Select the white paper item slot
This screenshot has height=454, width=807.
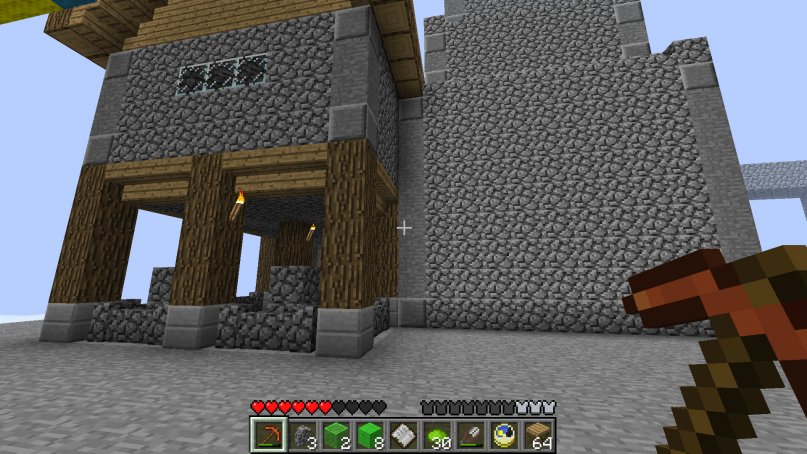402,435
